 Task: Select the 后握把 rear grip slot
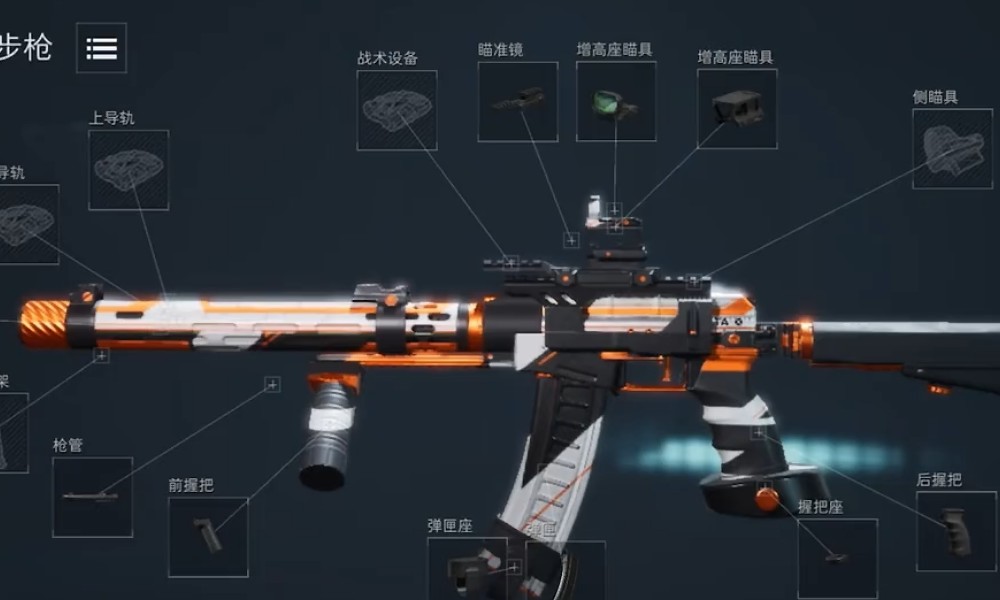point(955,531)
